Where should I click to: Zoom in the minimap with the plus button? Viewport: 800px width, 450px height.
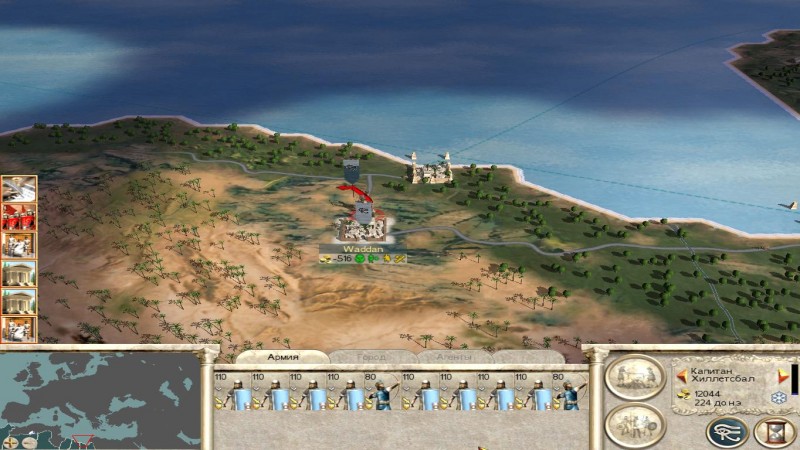[x=9, y=441]
